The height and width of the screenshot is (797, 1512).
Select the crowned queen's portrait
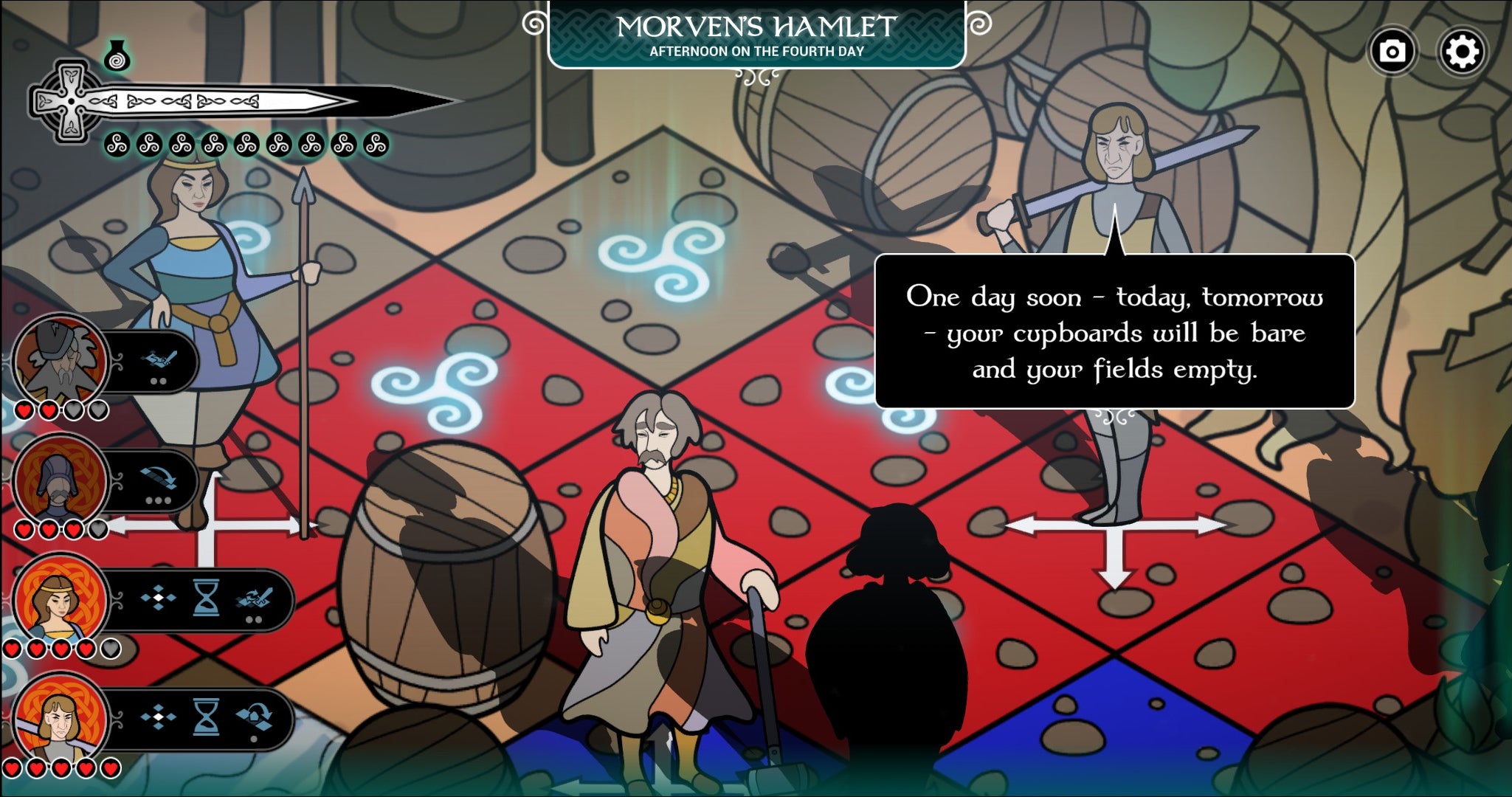pyautogui.click(x=61, y=600)
